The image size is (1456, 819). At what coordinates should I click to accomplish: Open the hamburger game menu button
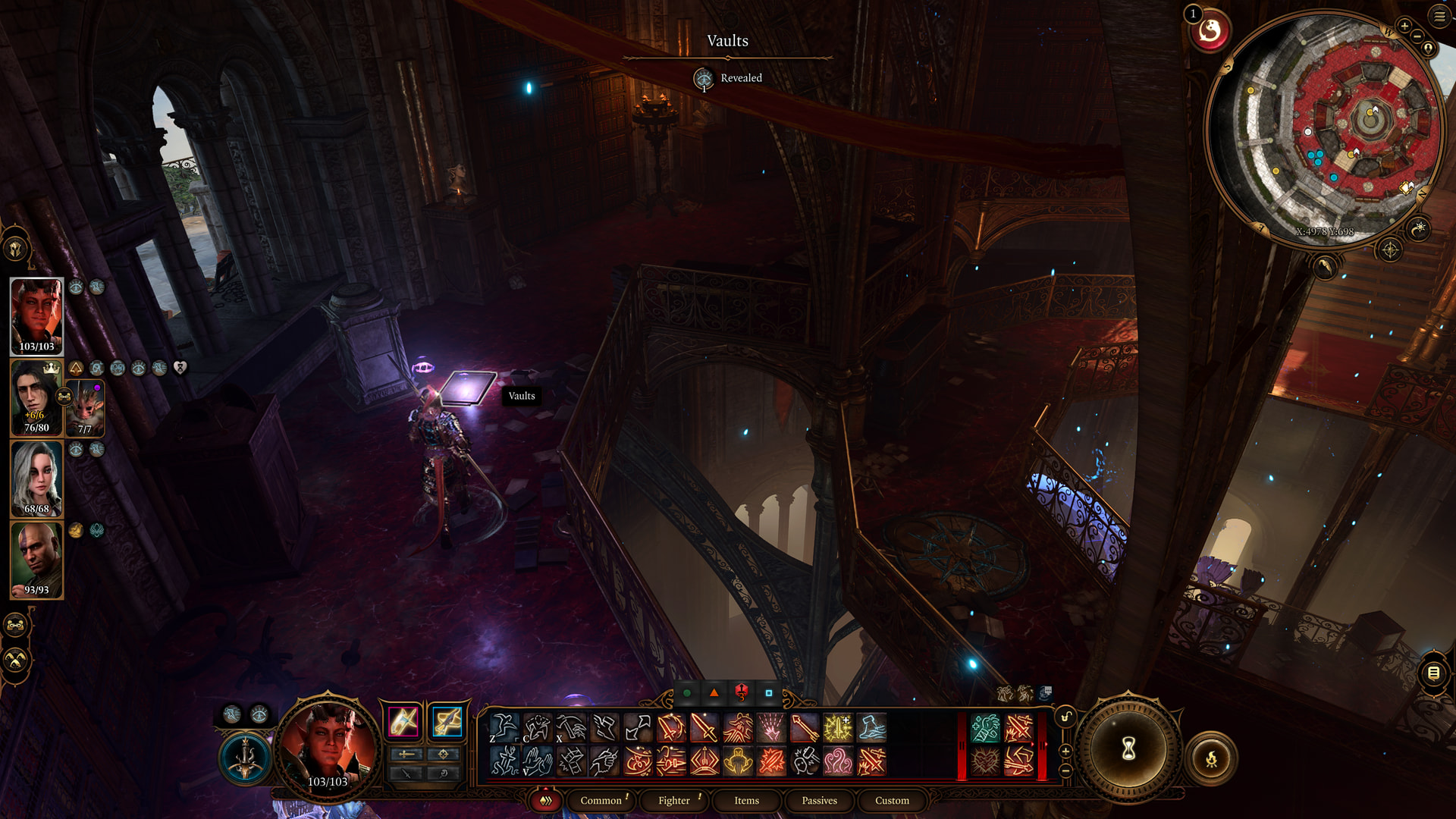tap(1439, 16)
